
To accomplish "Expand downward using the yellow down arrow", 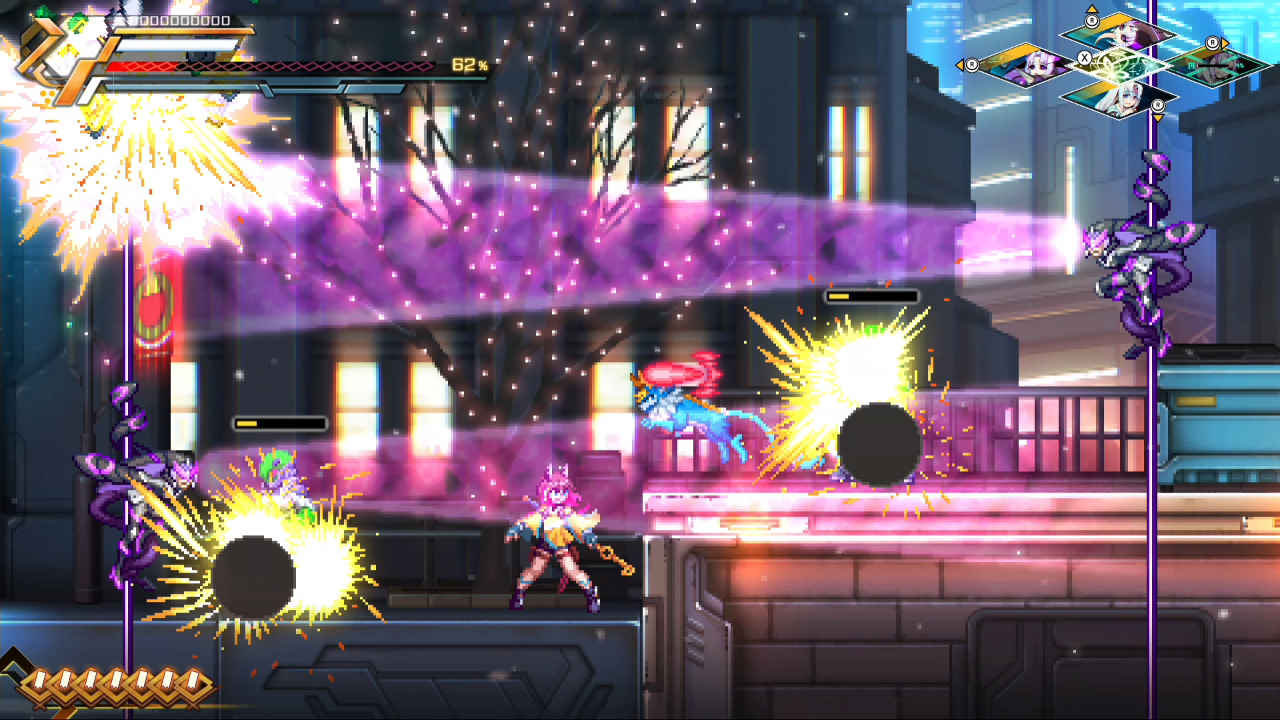I will pyautogui.click(x=1157, y=117).
